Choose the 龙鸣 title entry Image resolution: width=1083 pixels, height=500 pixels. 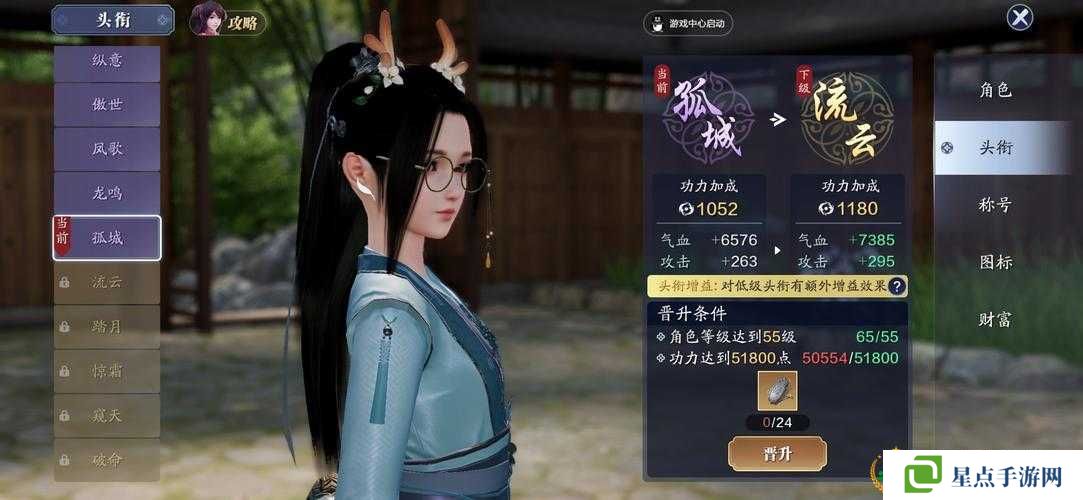(x=107, y=193)
